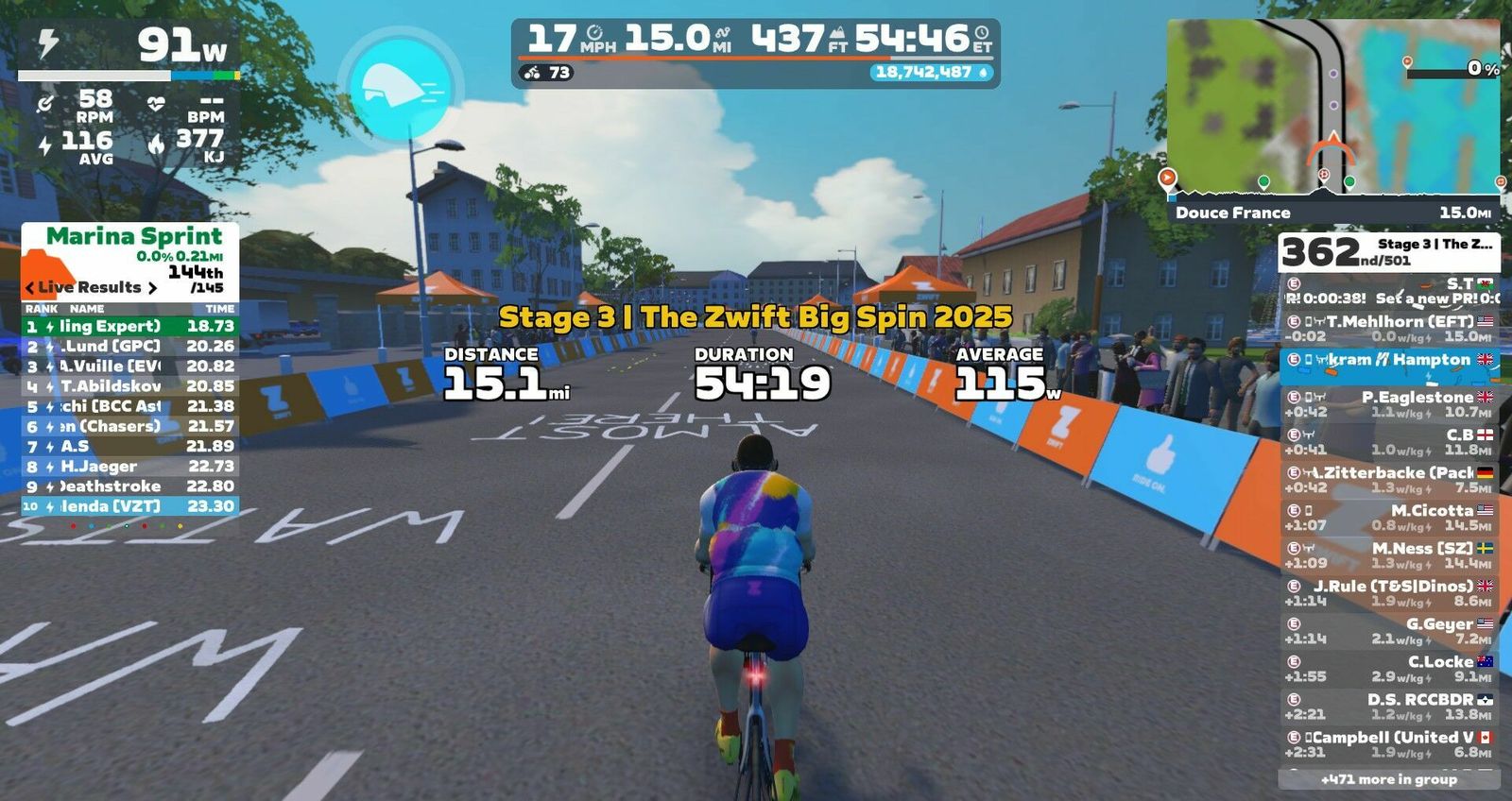
Task: Select M.Ness [SZ] rider row
Action: tap(1388, 554)
